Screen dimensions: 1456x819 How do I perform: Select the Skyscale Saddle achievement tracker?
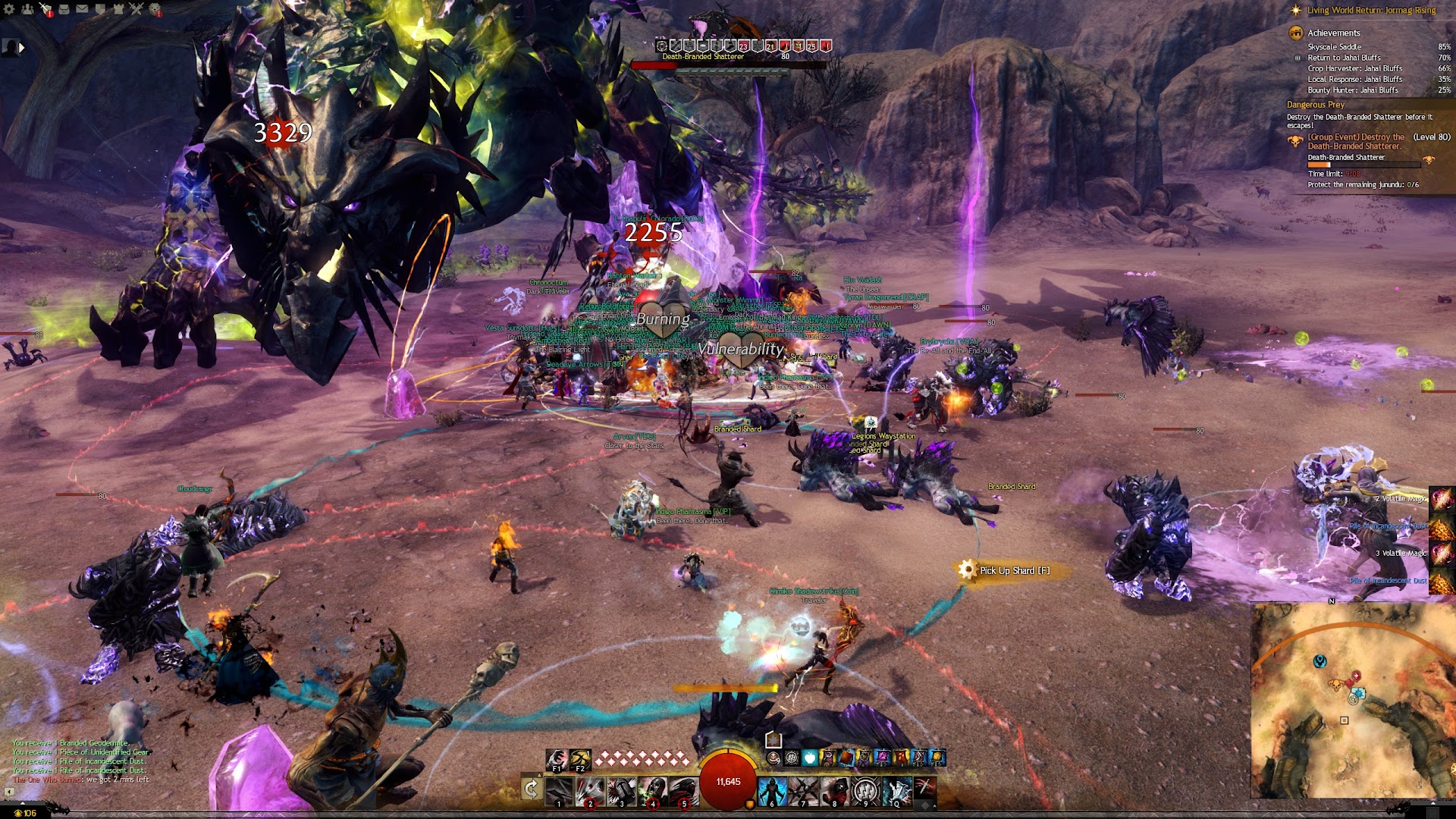click(x=1334, y=47)
